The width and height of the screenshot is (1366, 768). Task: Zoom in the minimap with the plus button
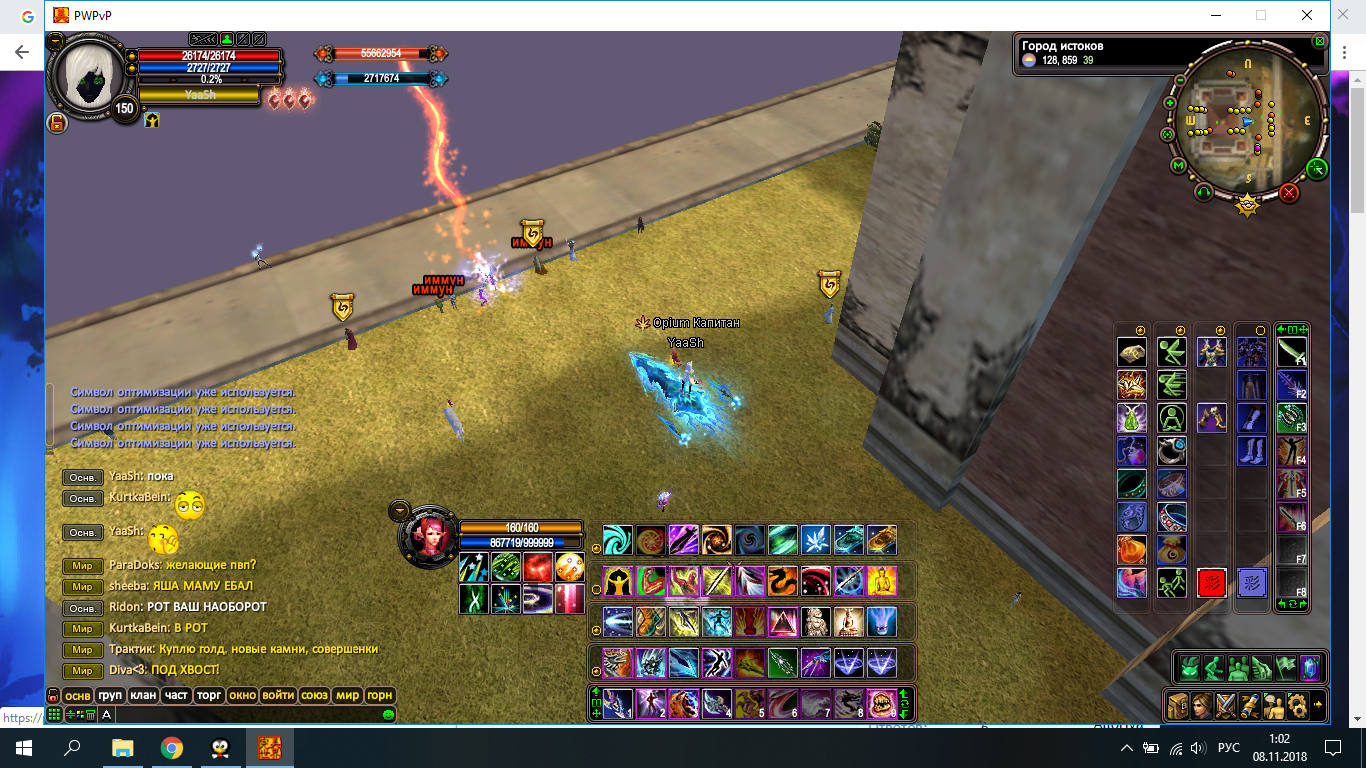tap(1170, 103)
